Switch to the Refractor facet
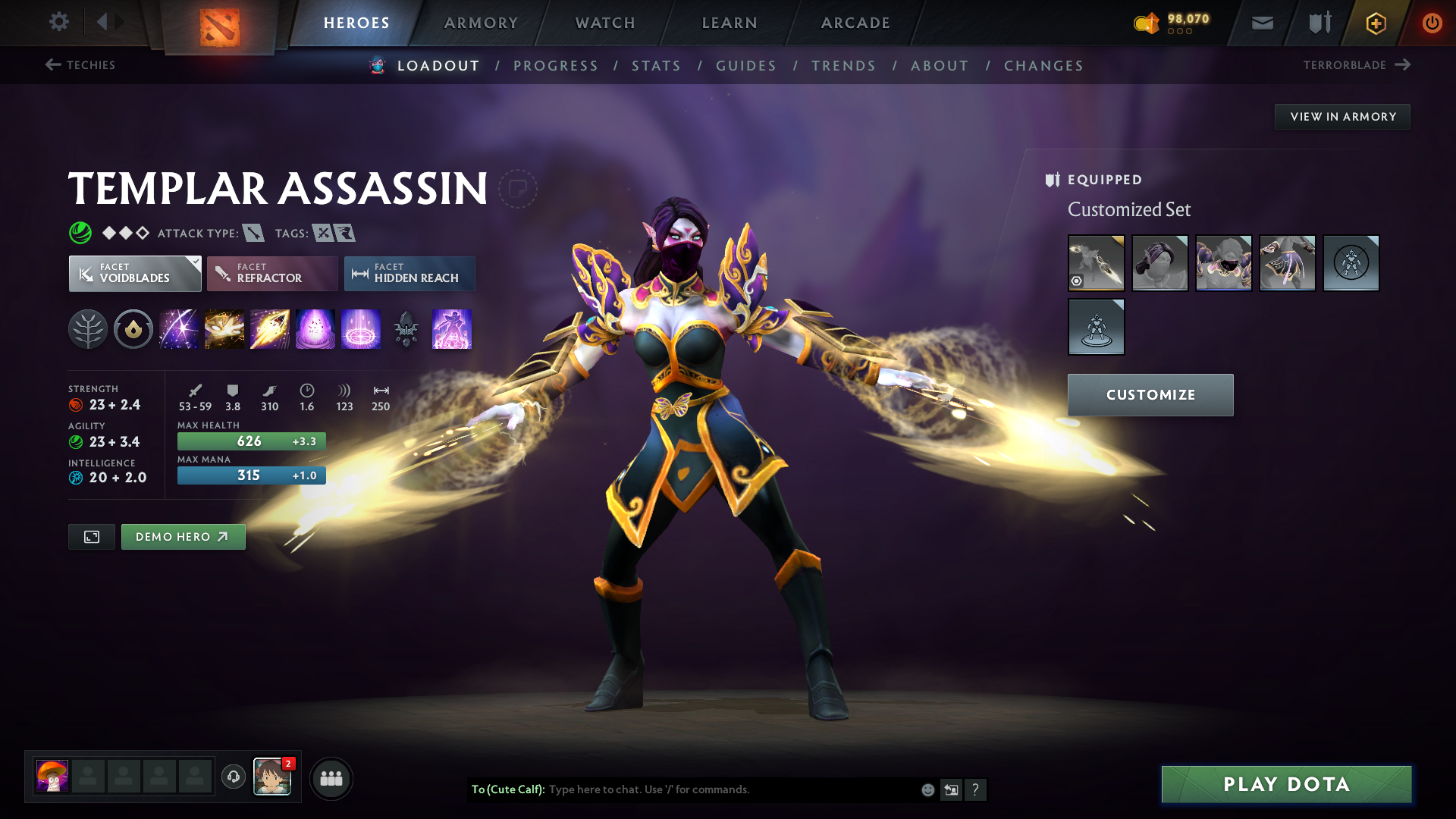Viewport: 1456px width, 819px height. click(271, 274)
